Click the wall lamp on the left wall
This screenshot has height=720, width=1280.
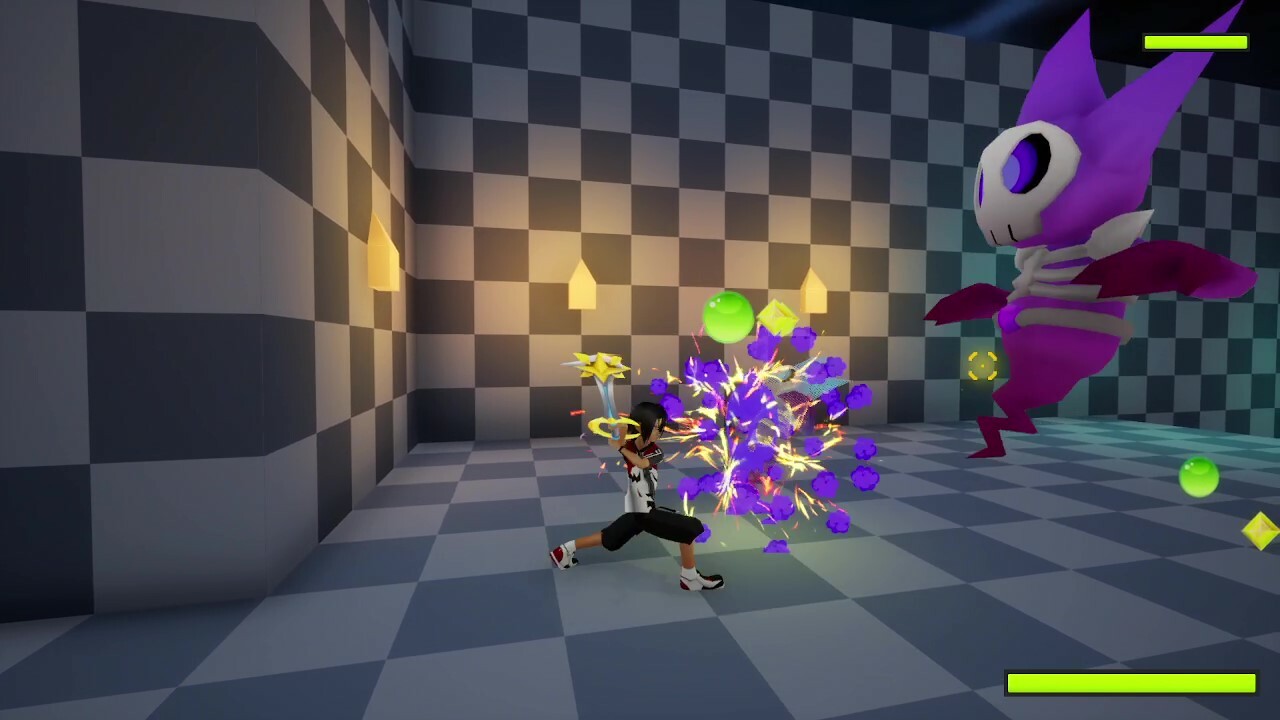tap(383, 251)
